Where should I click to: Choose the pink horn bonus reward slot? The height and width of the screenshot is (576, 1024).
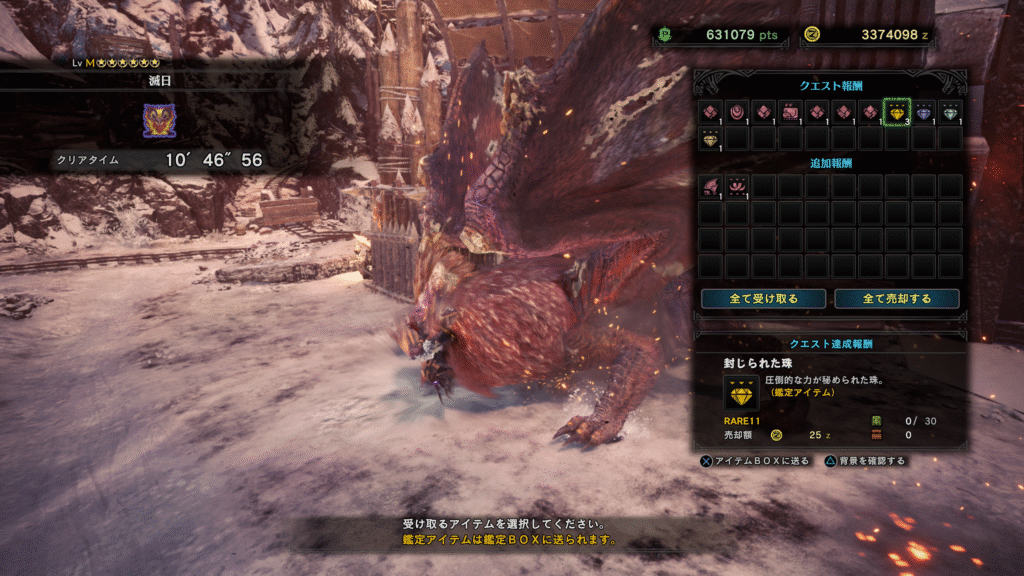(737, 186)
